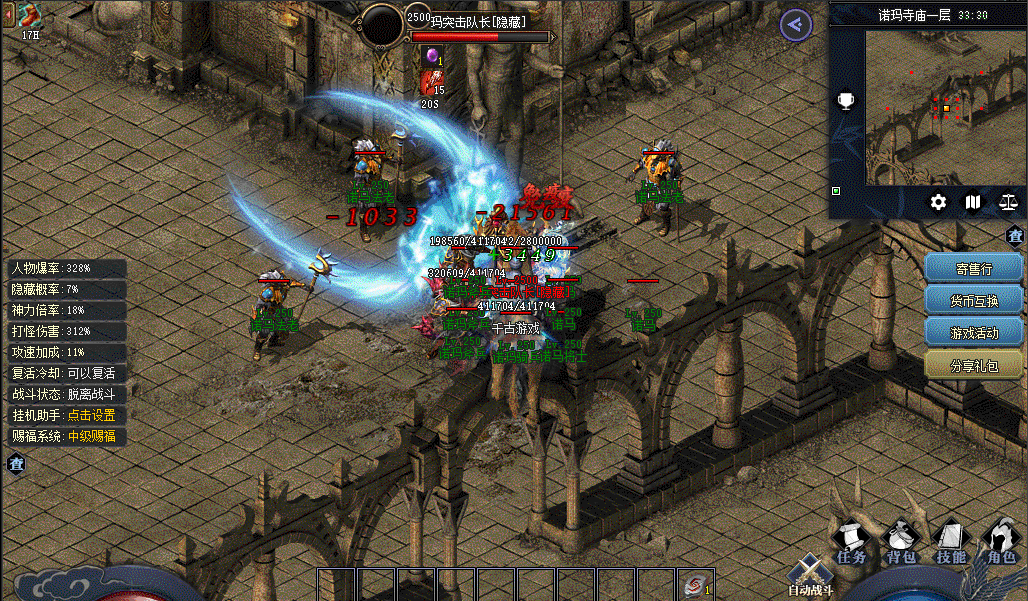Open the 角色 character sheet
This screenshot has height=601, width=1028.
1000,542
